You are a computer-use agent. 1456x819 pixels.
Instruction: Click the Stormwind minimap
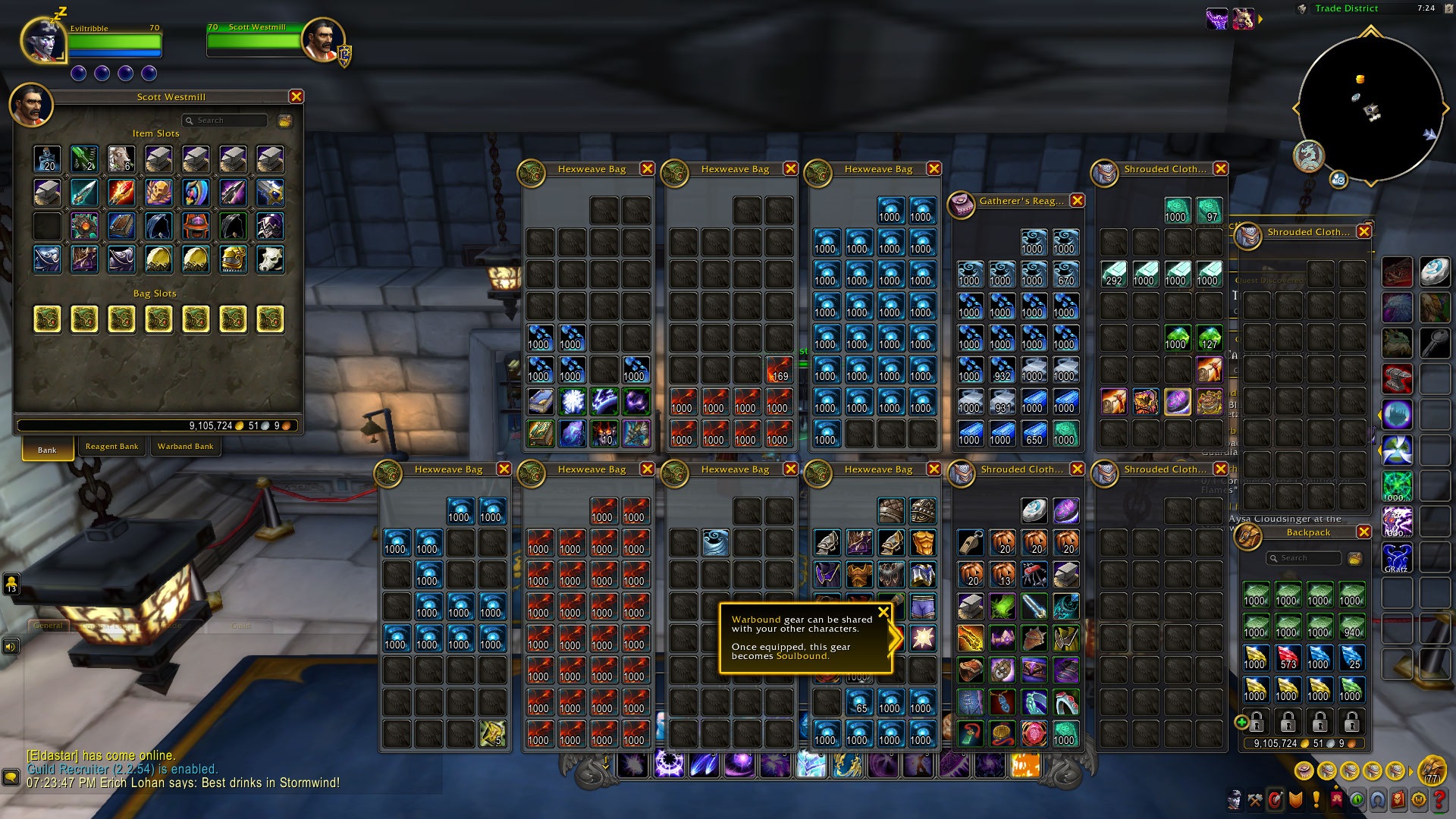1370,108
